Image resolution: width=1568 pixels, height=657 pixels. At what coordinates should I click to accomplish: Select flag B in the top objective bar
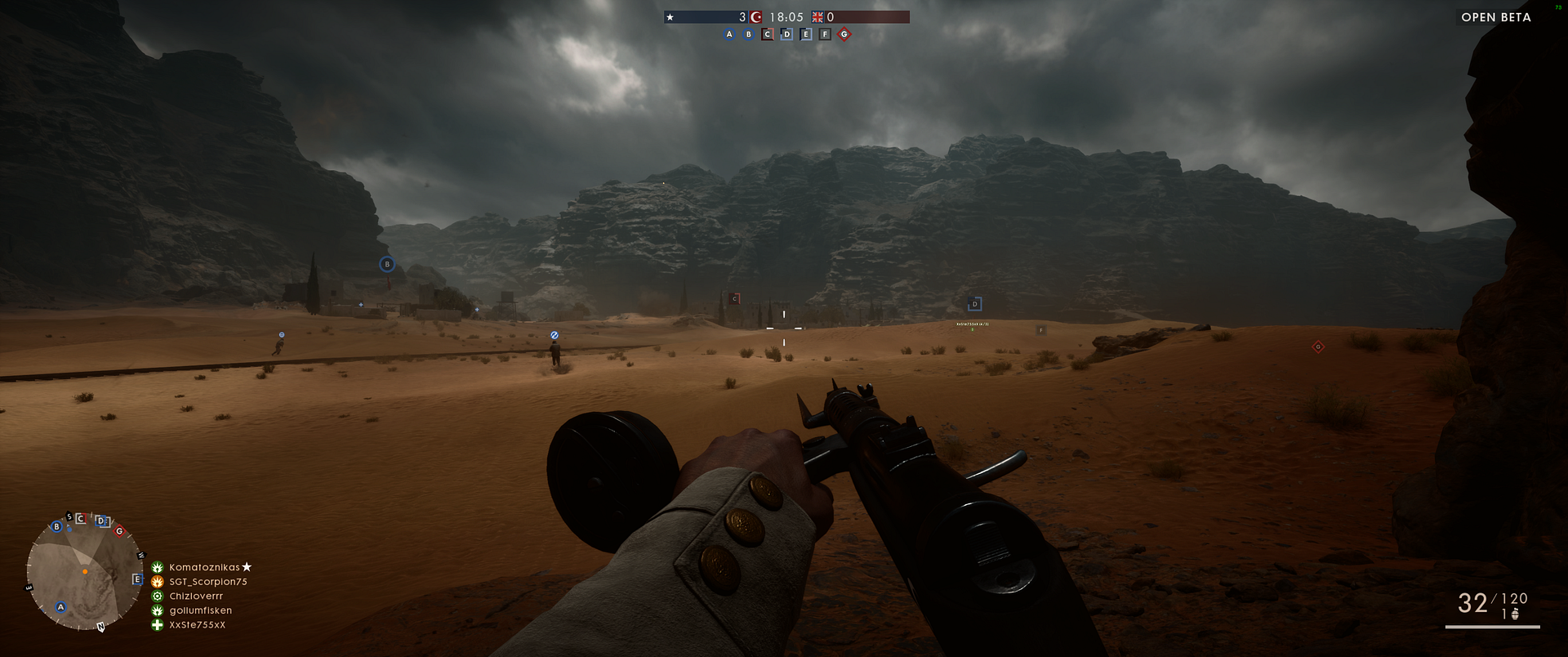(748, 34)
